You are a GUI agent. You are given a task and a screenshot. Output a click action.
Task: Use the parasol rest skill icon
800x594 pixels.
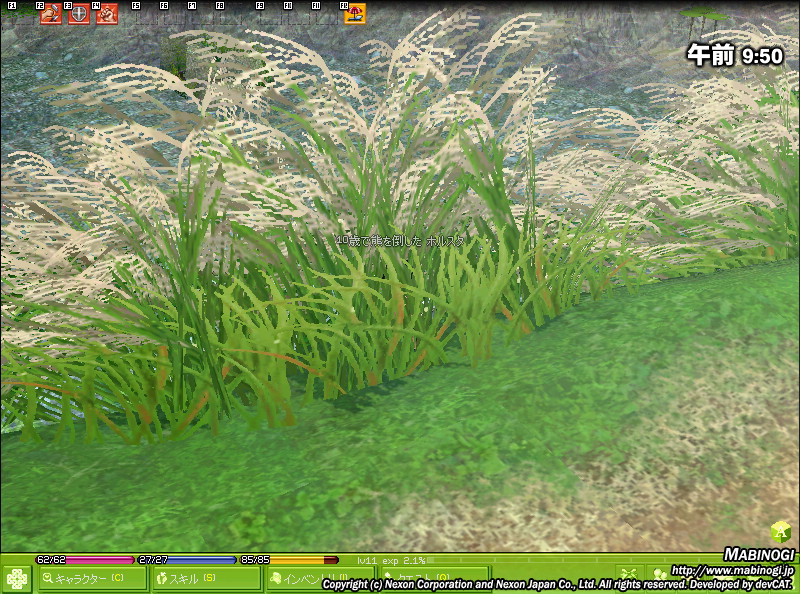[355, 14]
